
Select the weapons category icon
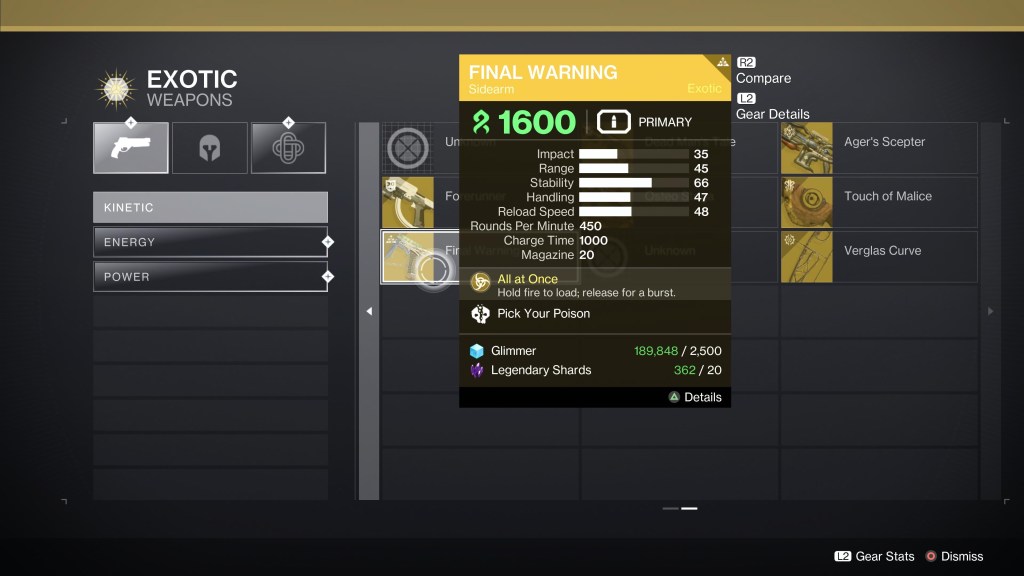pyautogui.click(x=131, y=148)
